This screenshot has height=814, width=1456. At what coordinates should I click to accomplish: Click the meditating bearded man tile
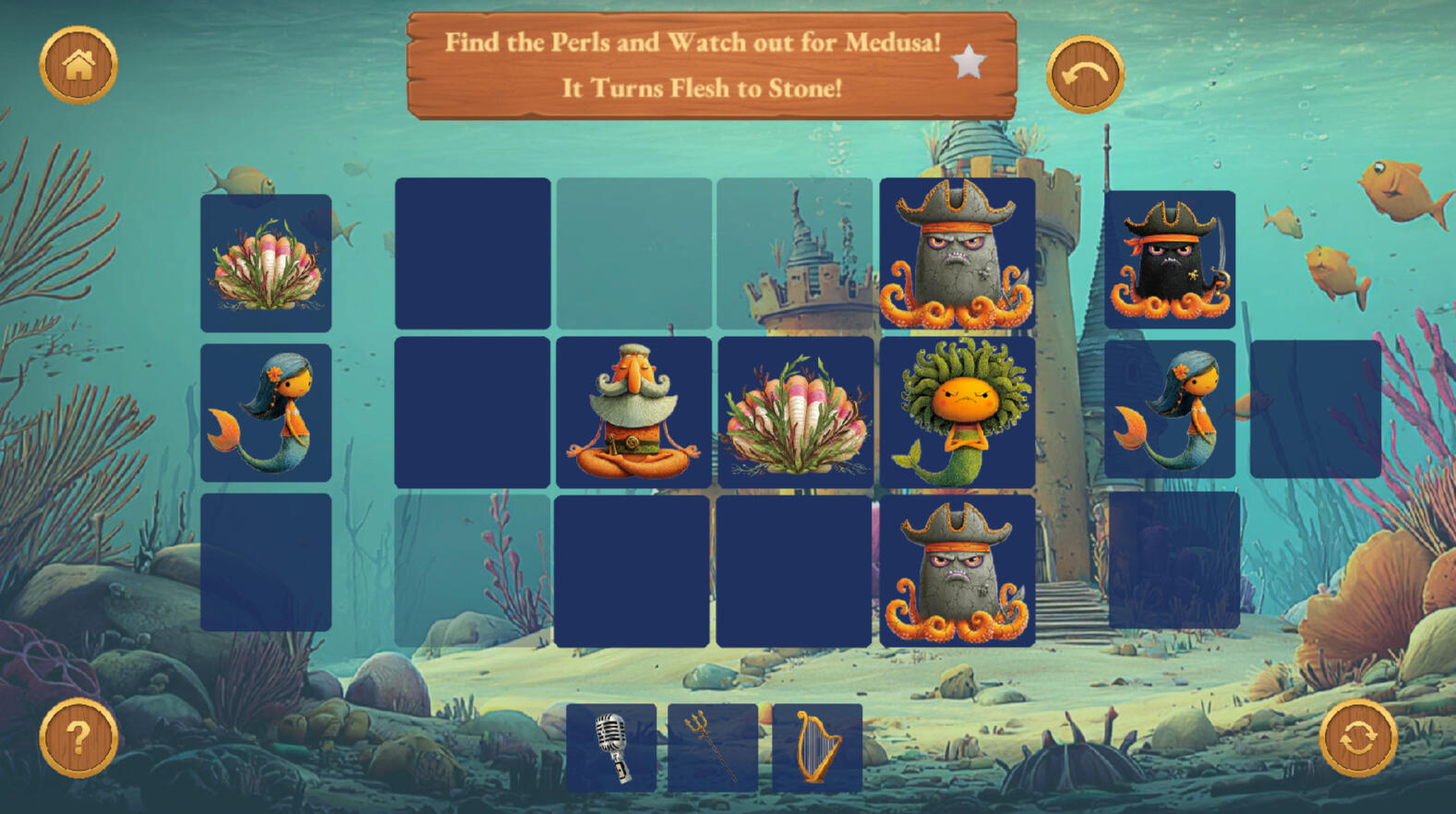[x=633, y=412]
